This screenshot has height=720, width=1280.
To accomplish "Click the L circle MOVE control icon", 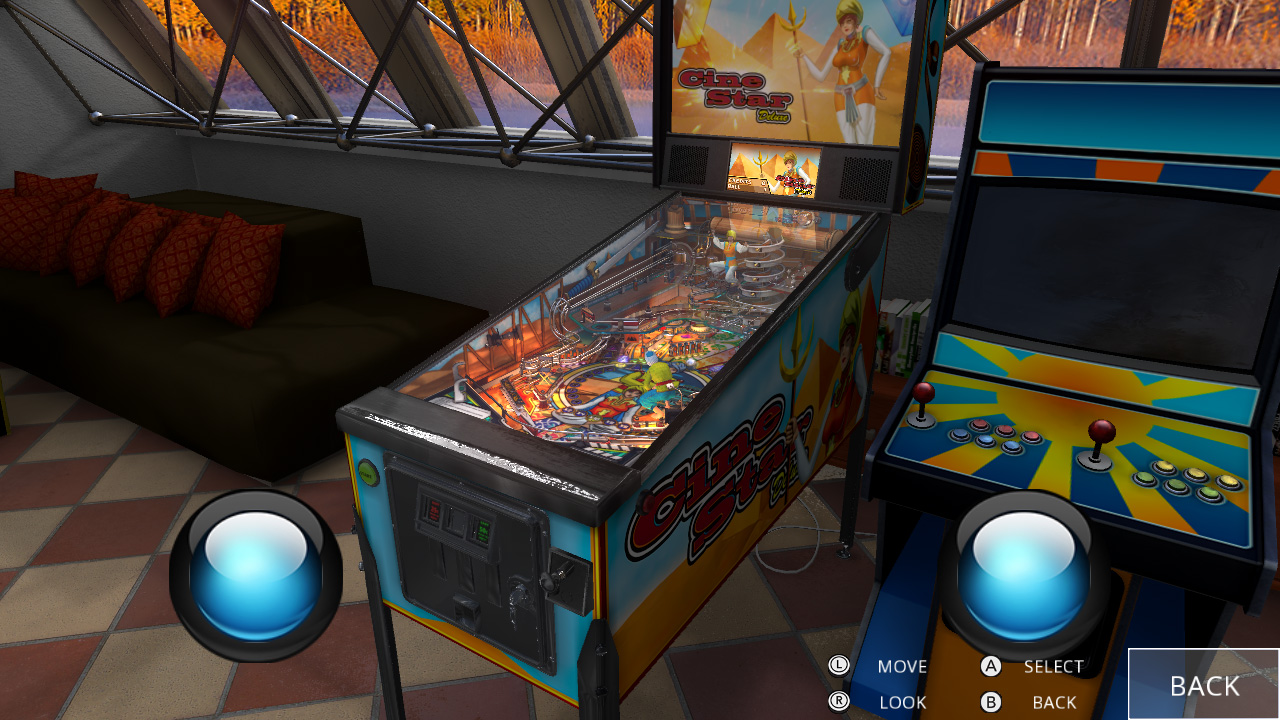I will (x=841, y=666).
